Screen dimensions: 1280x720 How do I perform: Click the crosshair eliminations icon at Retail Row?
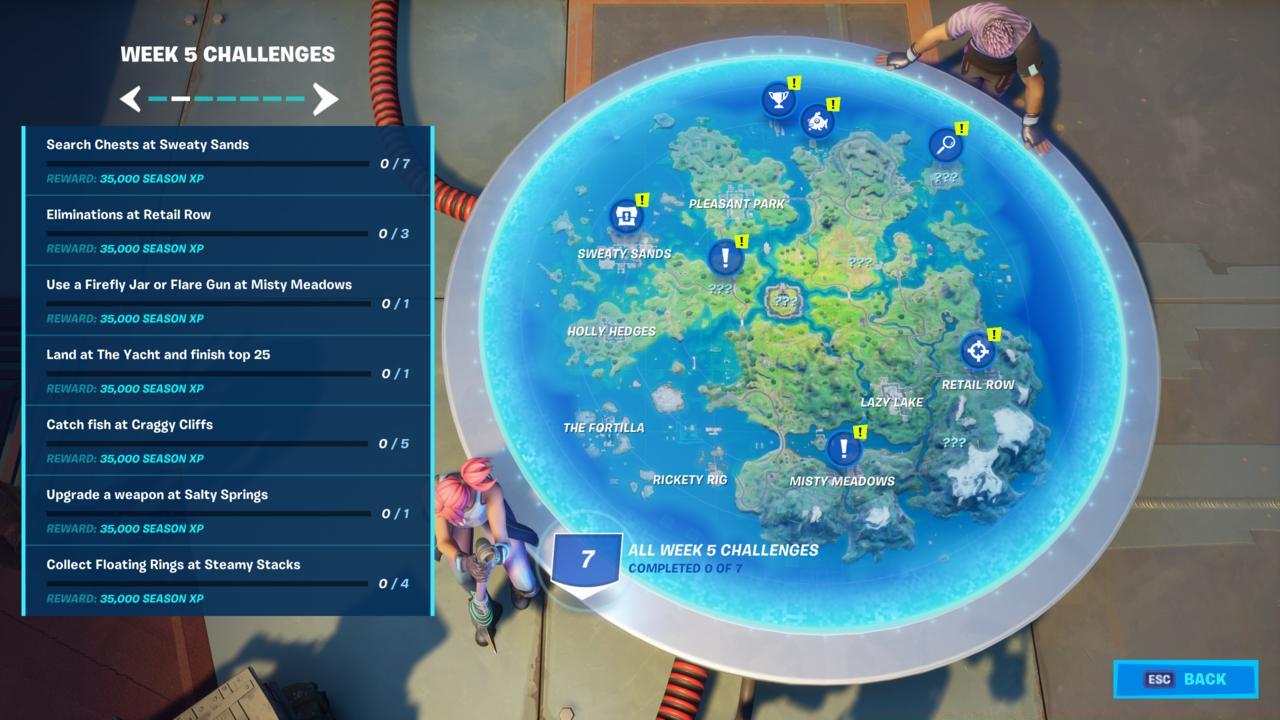click(x=979, y=351)
